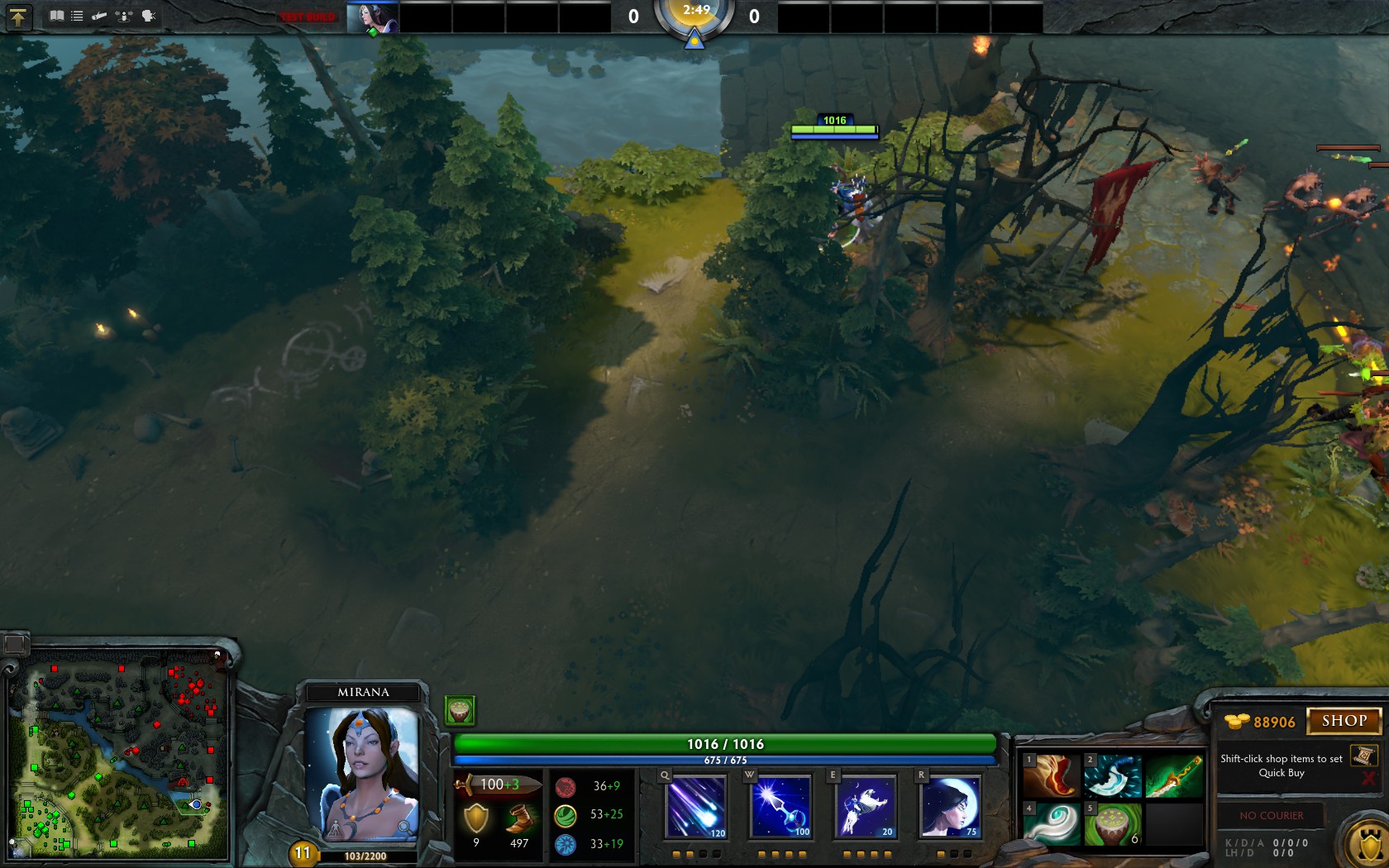Use the Battle Fury axe item
Viewport: 1389px width, 868px height.
pos(1113,776)
